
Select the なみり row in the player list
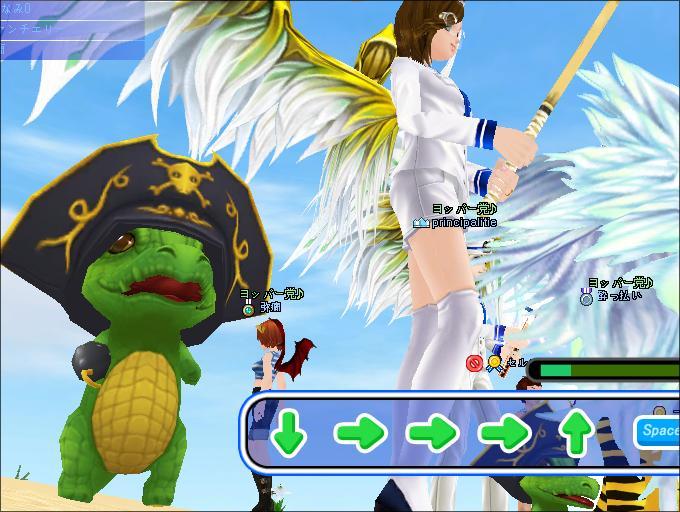point(40,9)
